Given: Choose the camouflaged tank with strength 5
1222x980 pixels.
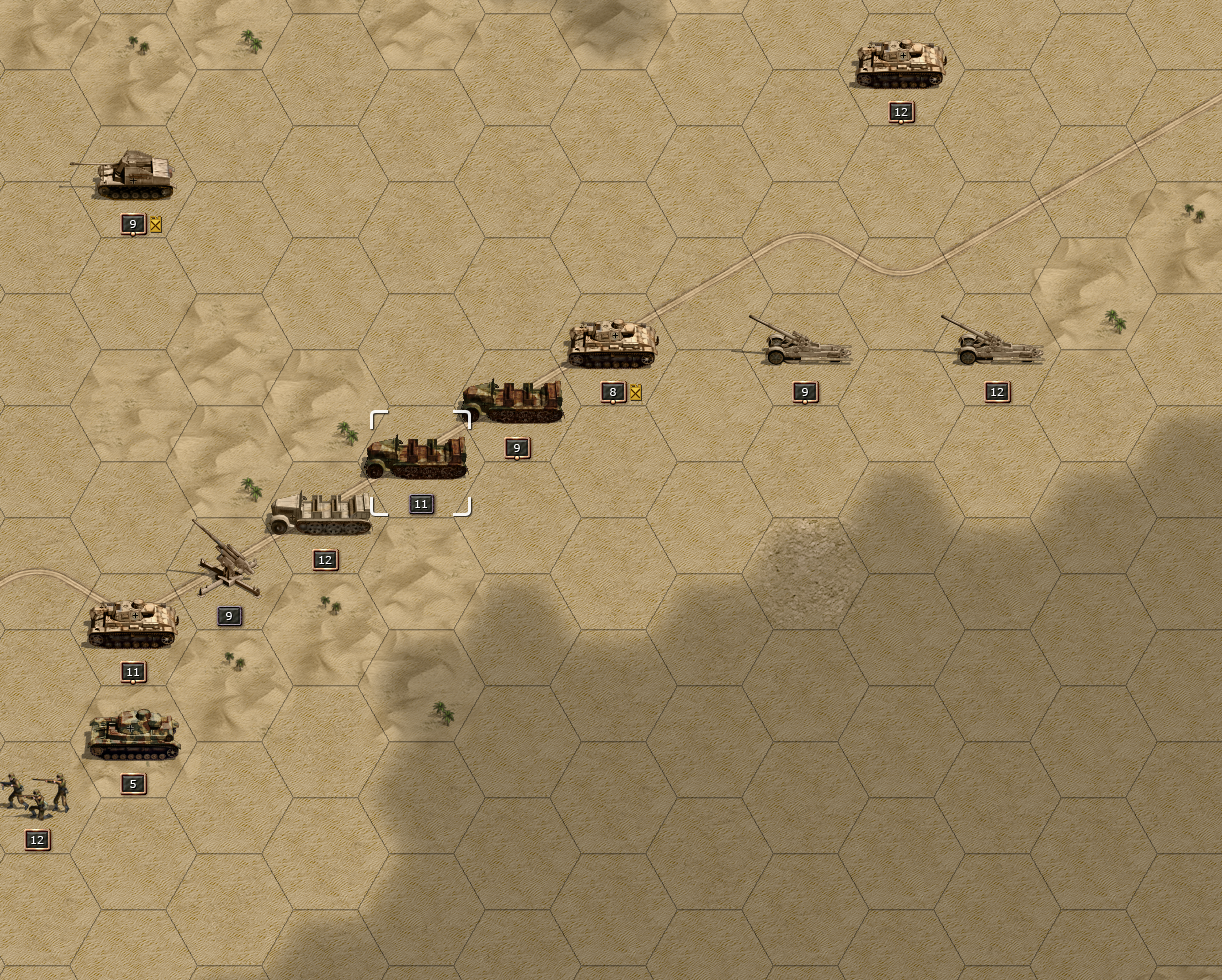Looking at the screenshot, I should (x=132, y=736).
